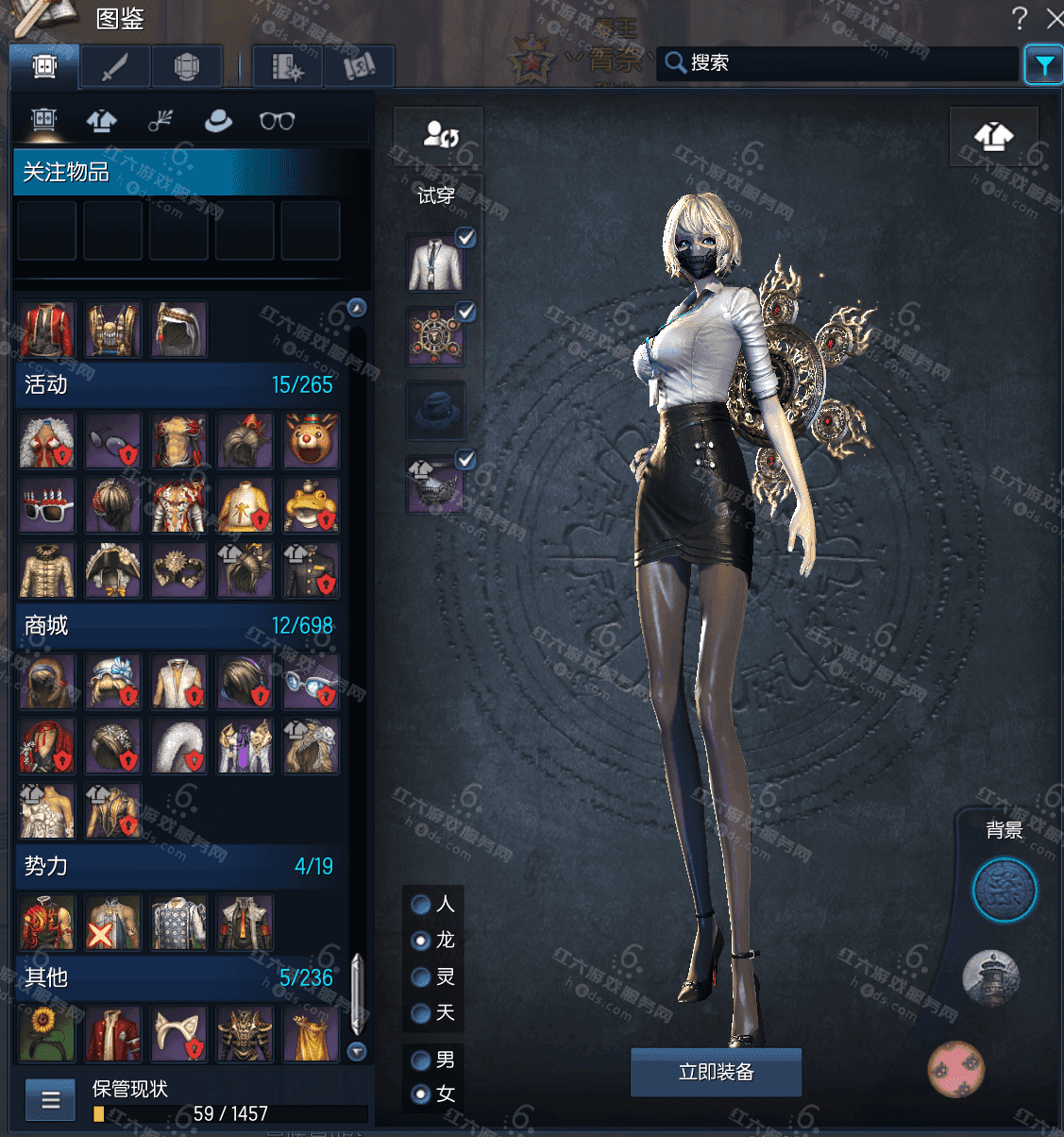
Task: Uncheck the white shirt try-on slot
Action: (x=465, y=238)
